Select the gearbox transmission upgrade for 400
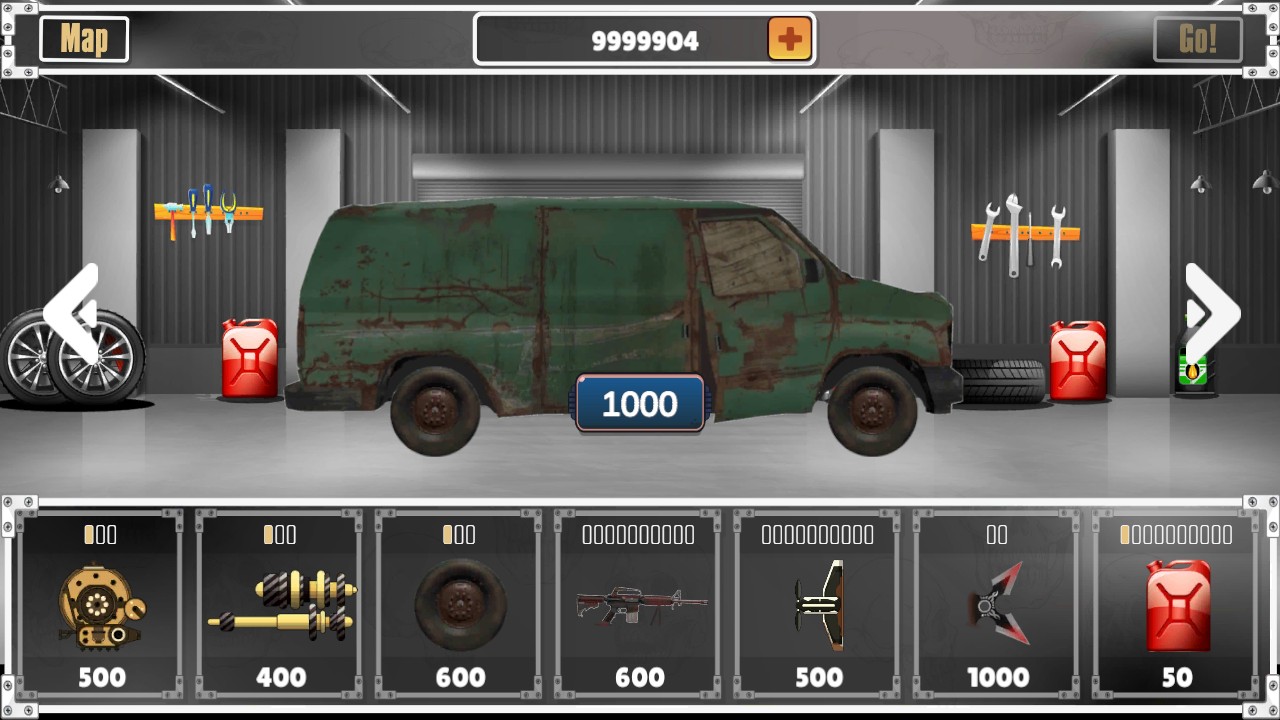Image resolution: width=1280 pixels, height=720 pixels. 281,605
